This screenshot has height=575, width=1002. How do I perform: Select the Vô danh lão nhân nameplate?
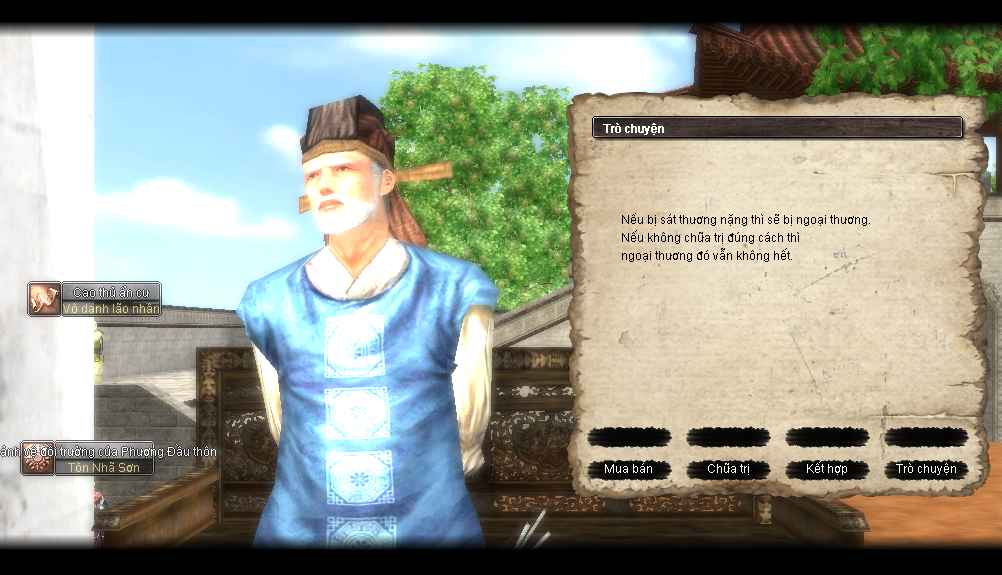[111, 309]
